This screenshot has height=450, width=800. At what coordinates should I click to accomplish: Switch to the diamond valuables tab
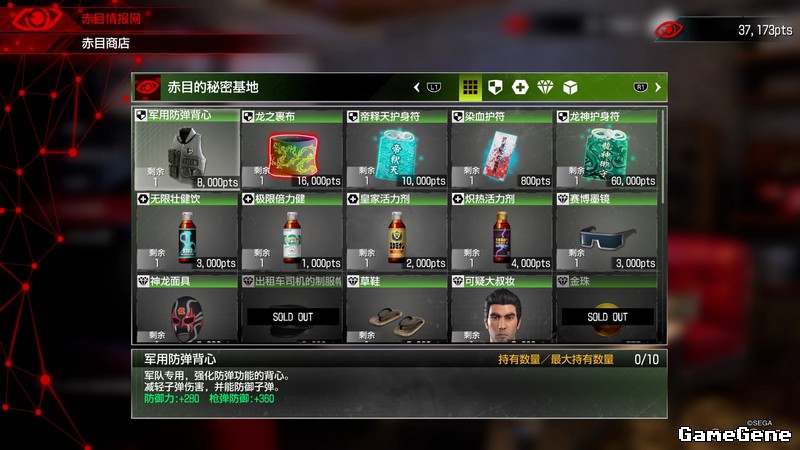pos(545,87)
